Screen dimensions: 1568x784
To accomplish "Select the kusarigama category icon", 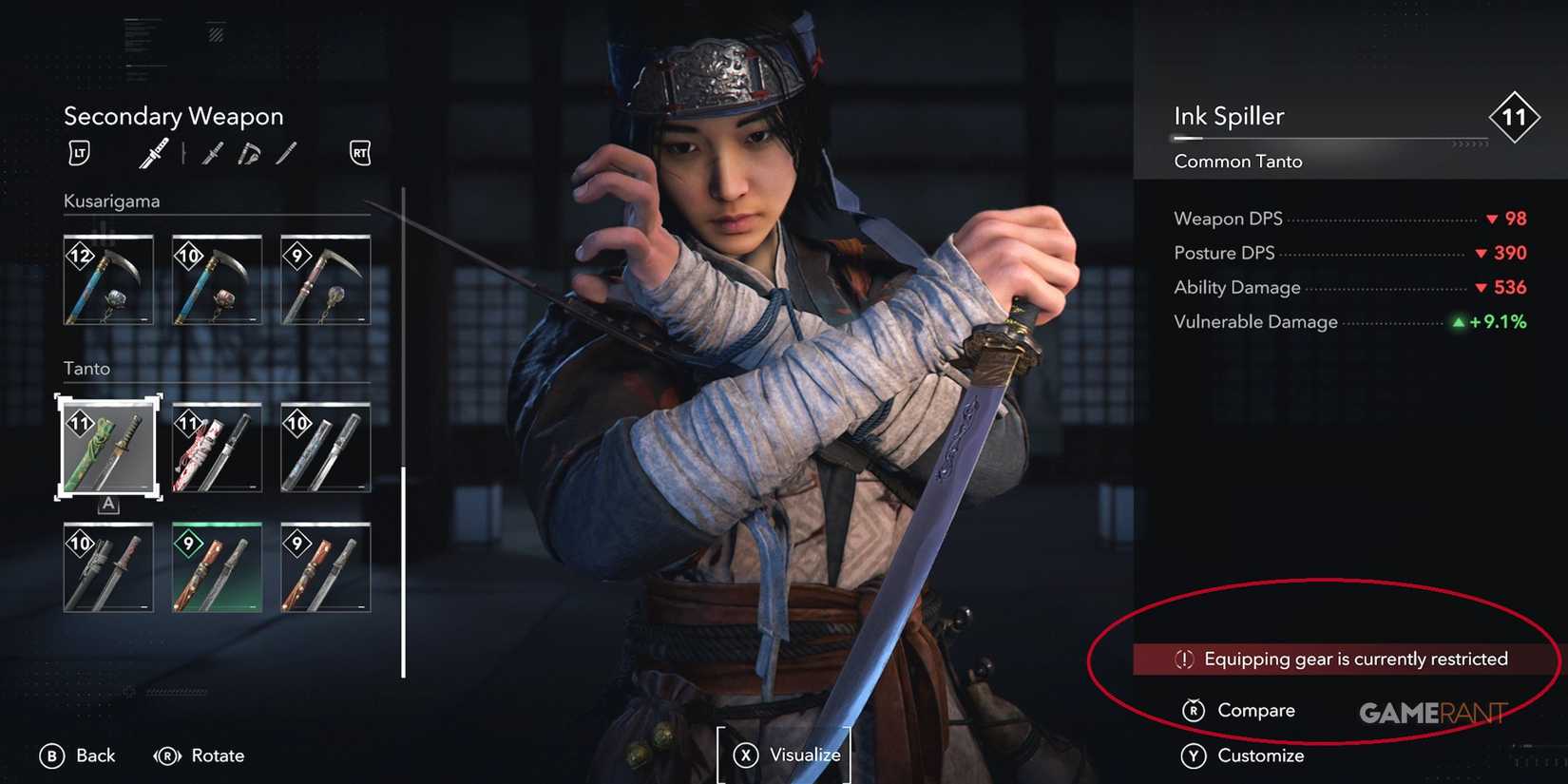I will (x=248, y=152).
